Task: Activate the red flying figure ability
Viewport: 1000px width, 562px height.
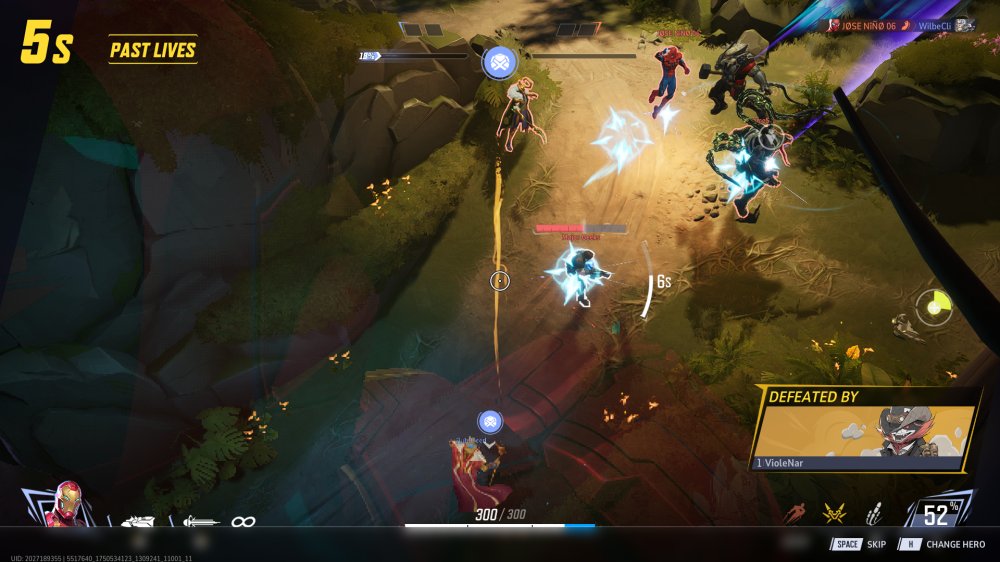Action: coord(795,514)
